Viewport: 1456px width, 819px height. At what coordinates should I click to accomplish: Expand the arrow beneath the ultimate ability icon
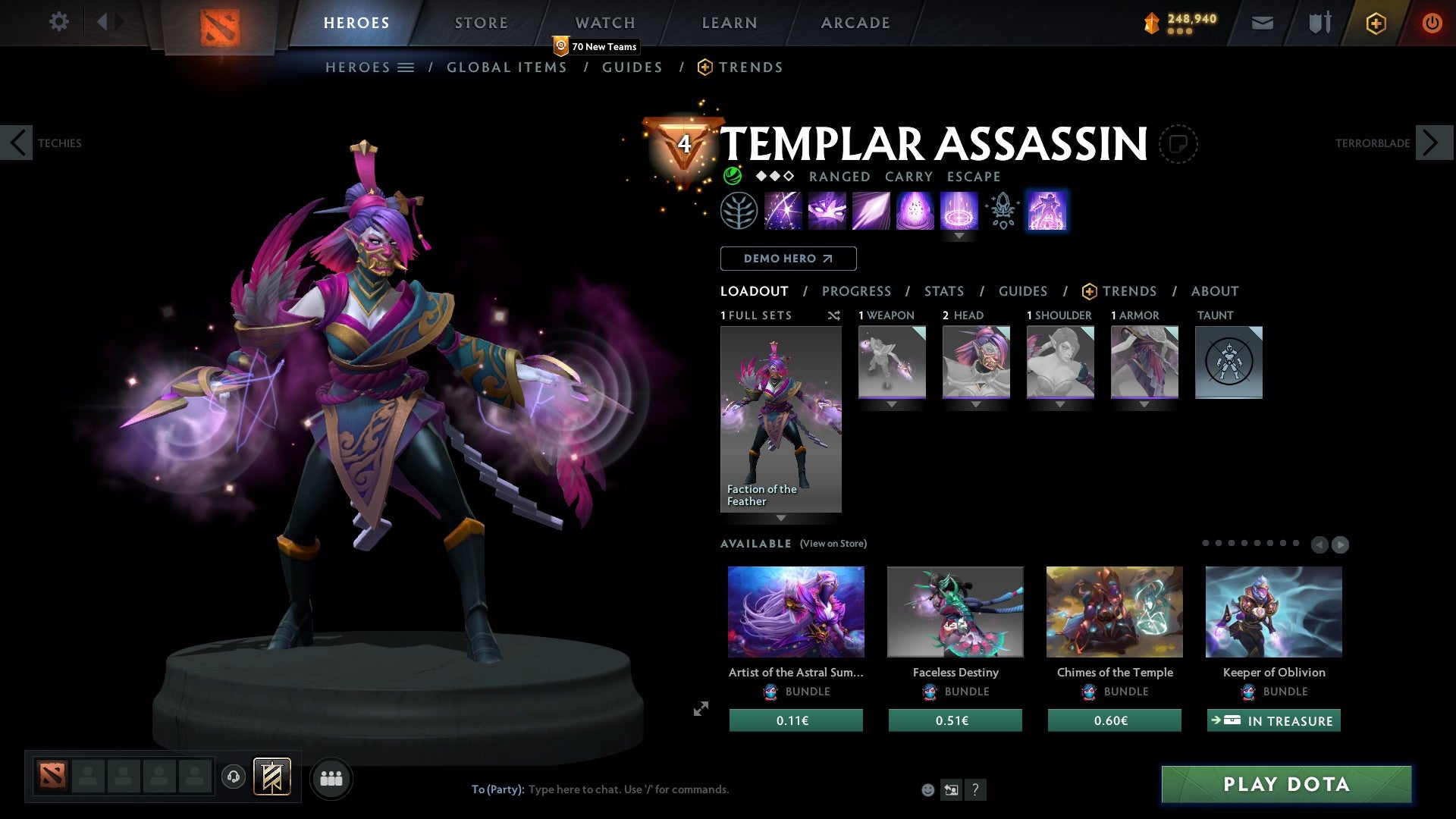click(960, 236)
